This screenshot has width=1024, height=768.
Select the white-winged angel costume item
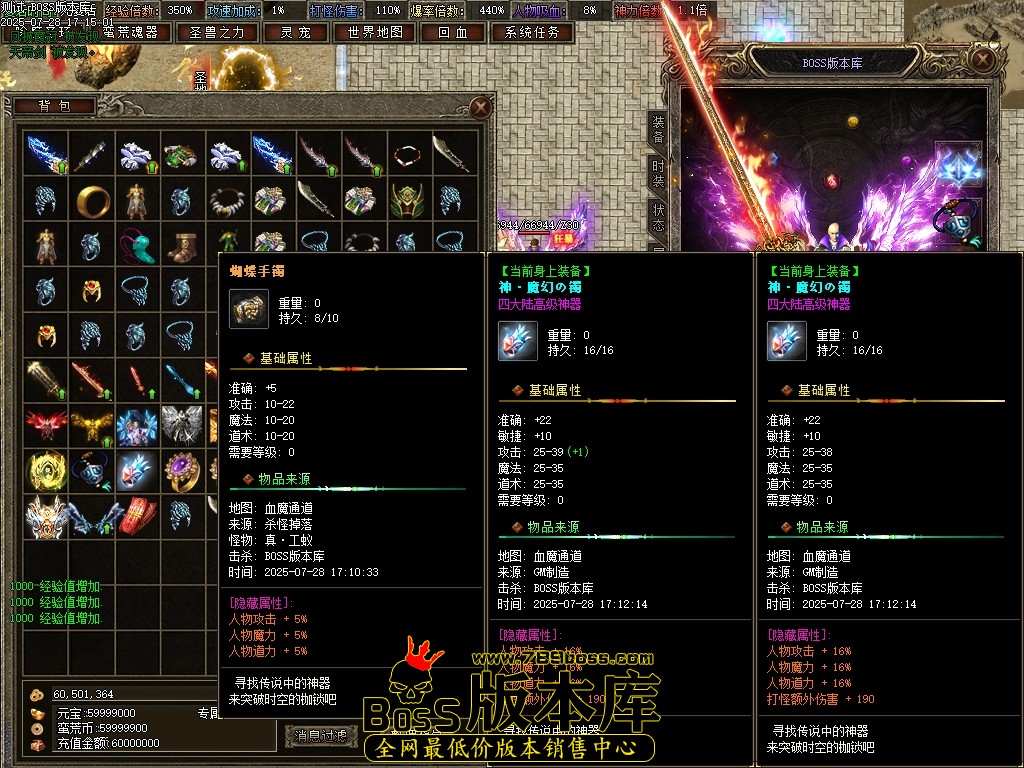point(183,424)
